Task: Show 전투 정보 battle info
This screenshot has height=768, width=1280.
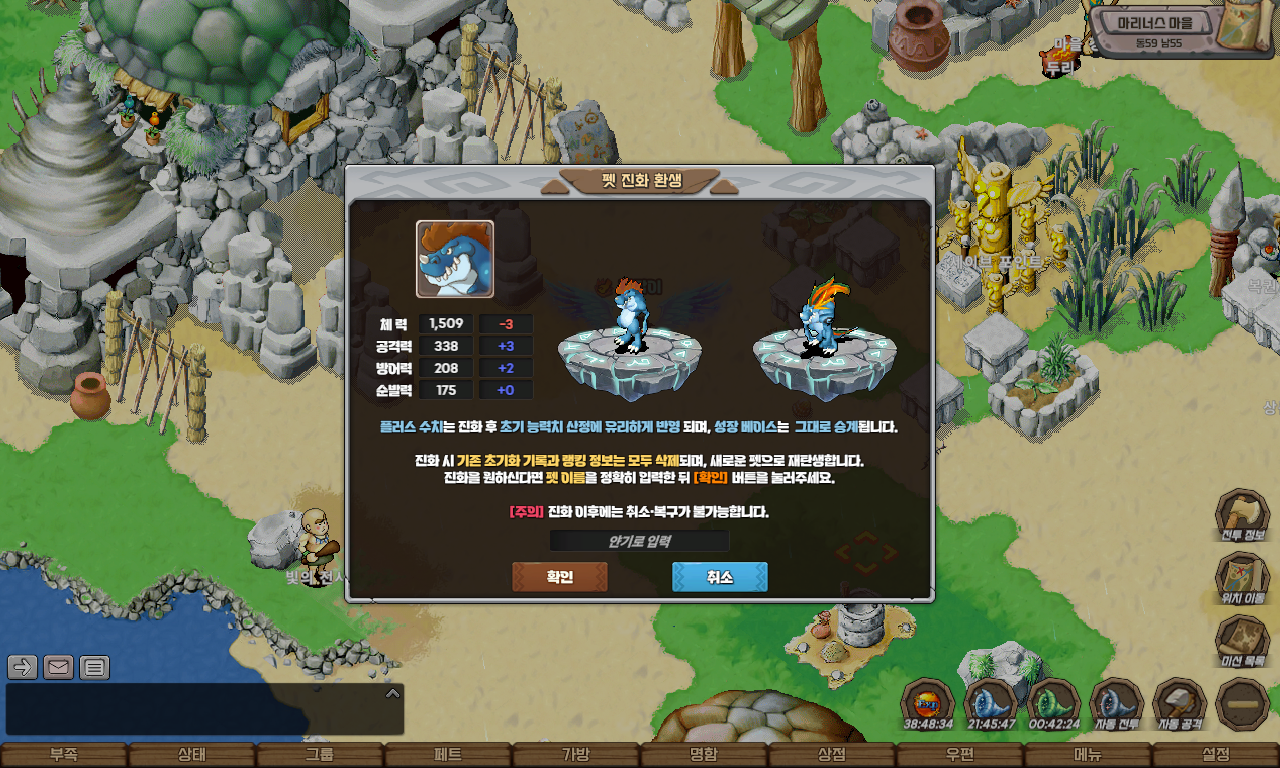Action: pyautogui.click(x=1242, y=517)
